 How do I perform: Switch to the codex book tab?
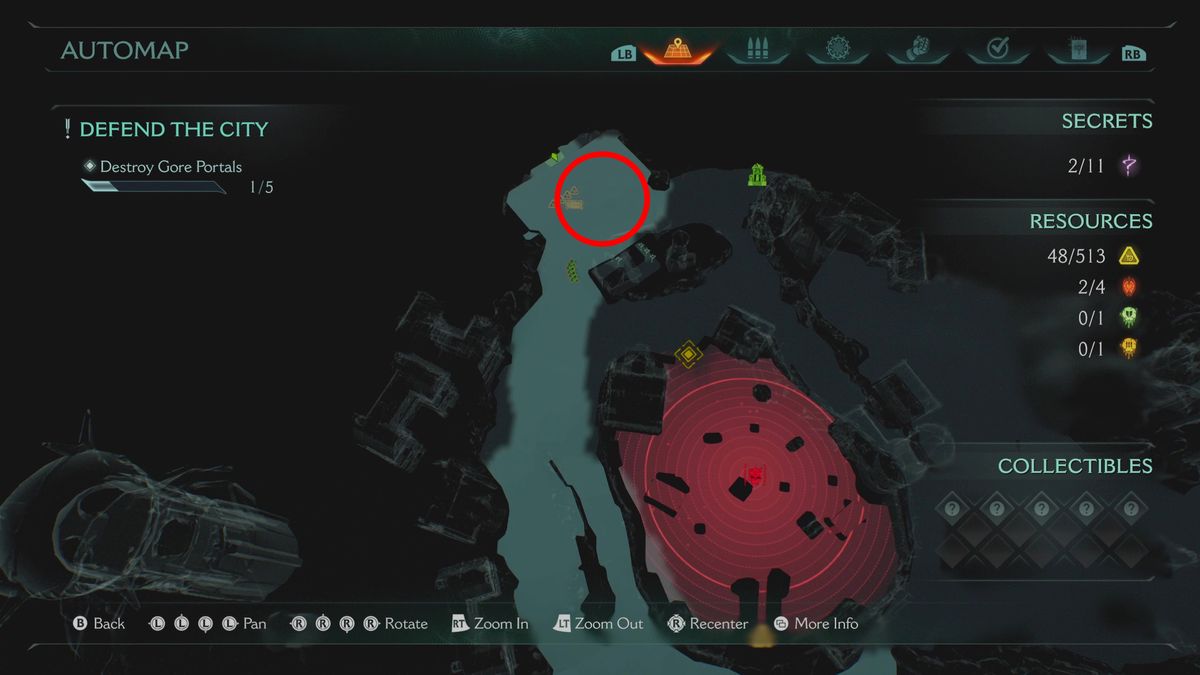point(1077,49)
